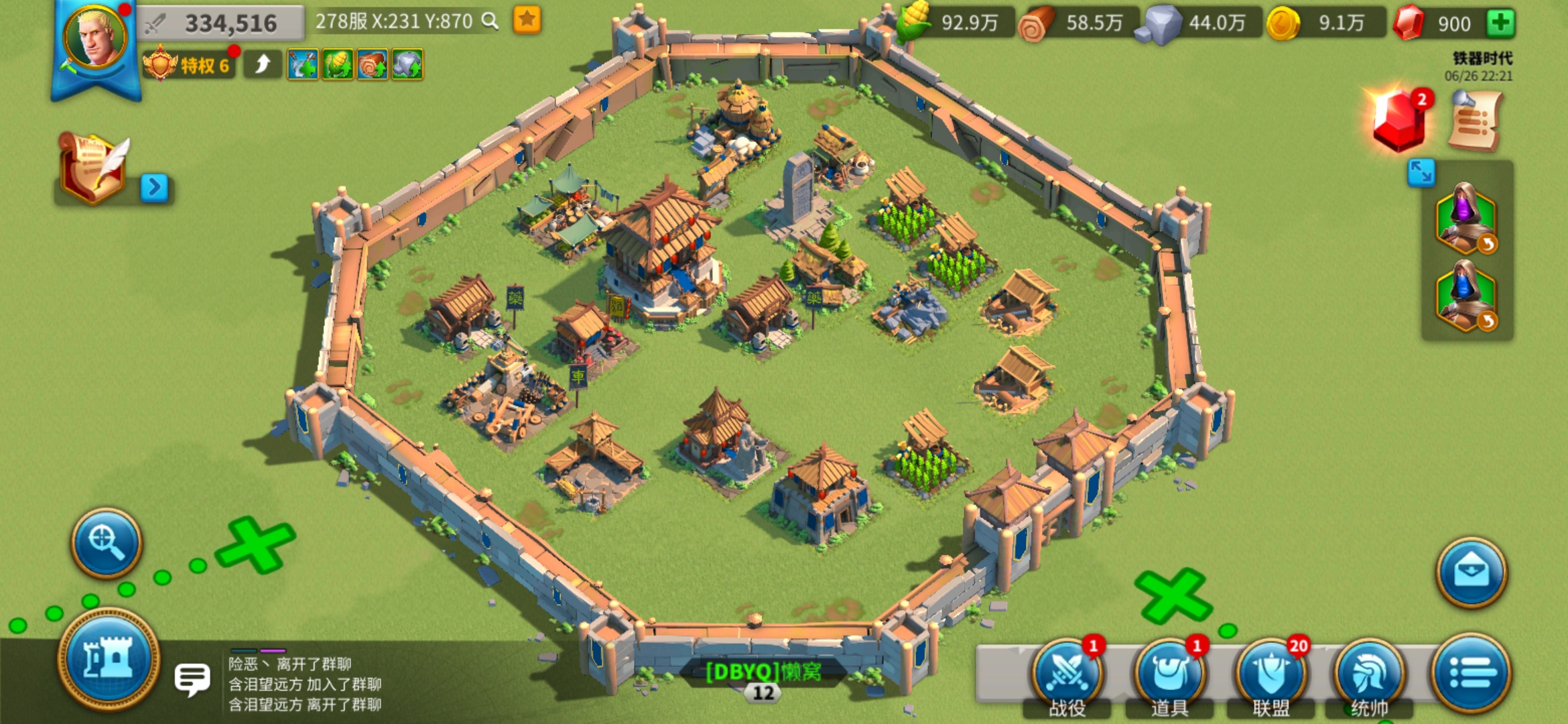1568x724 pixels.
Task: Open the 统帅 commander menu
Action: click(1369, 674)
